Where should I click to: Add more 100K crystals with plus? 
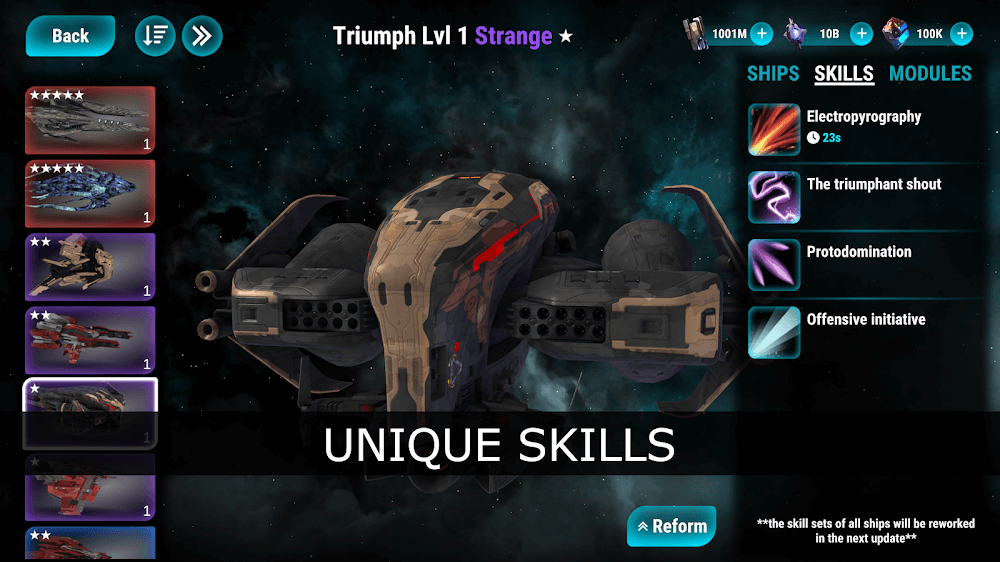[961, 34]
